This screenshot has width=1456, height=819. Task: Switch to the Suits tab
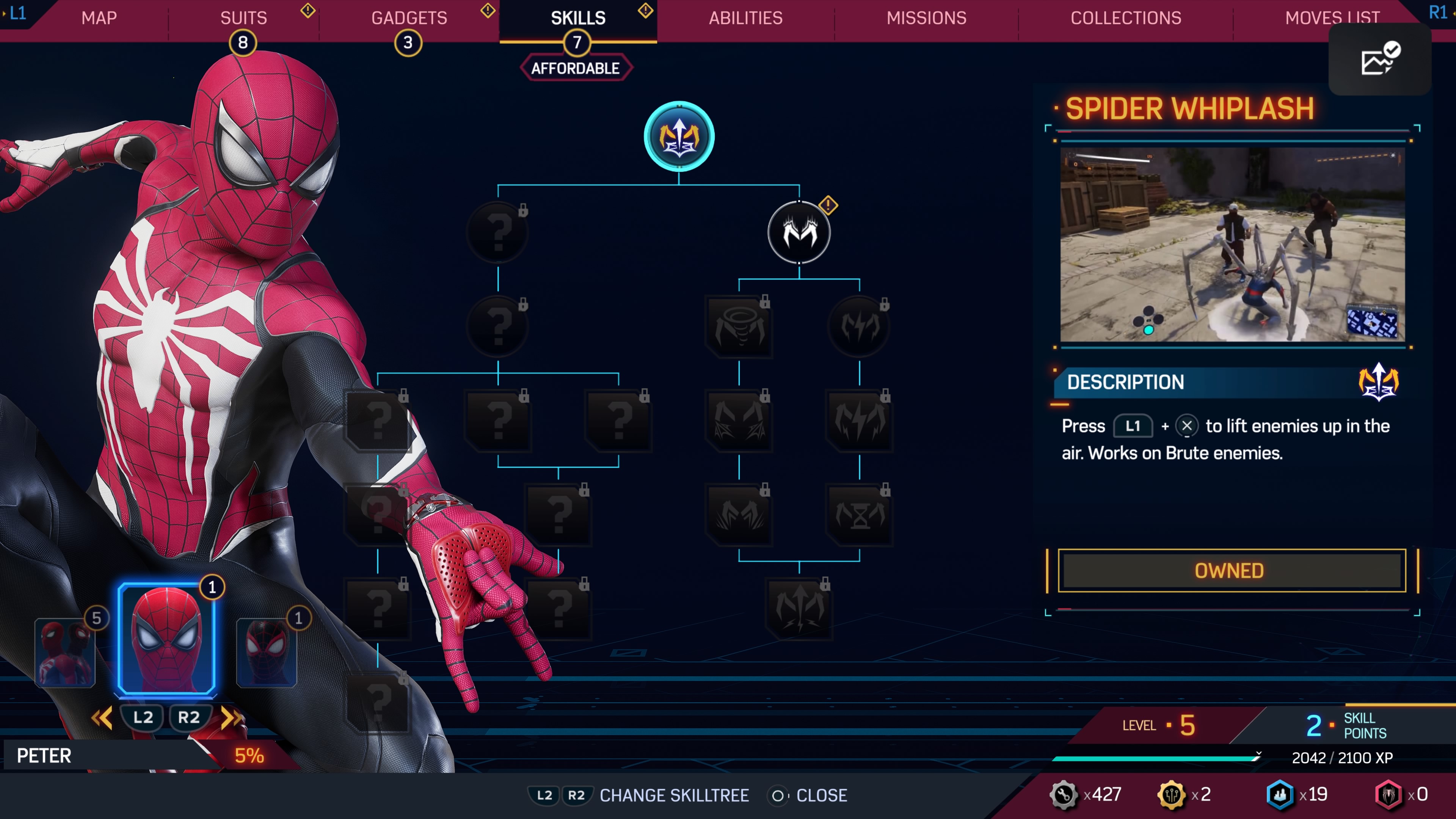(243, 18)
